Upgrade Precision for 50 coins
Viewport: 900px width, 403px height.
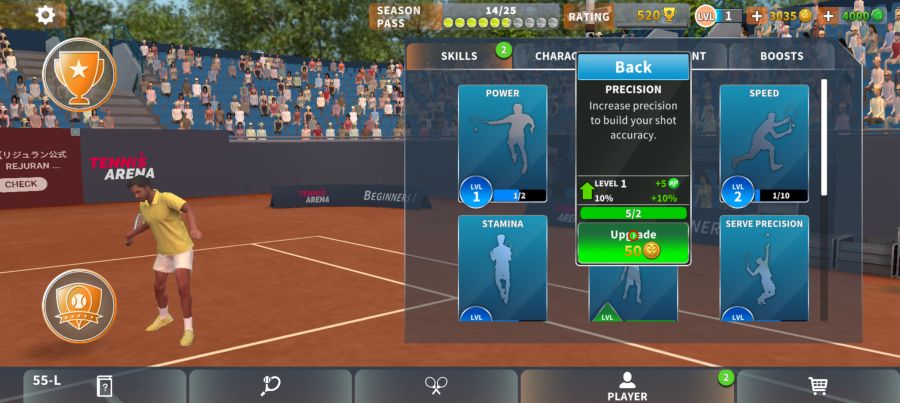(x=633, y=243)
